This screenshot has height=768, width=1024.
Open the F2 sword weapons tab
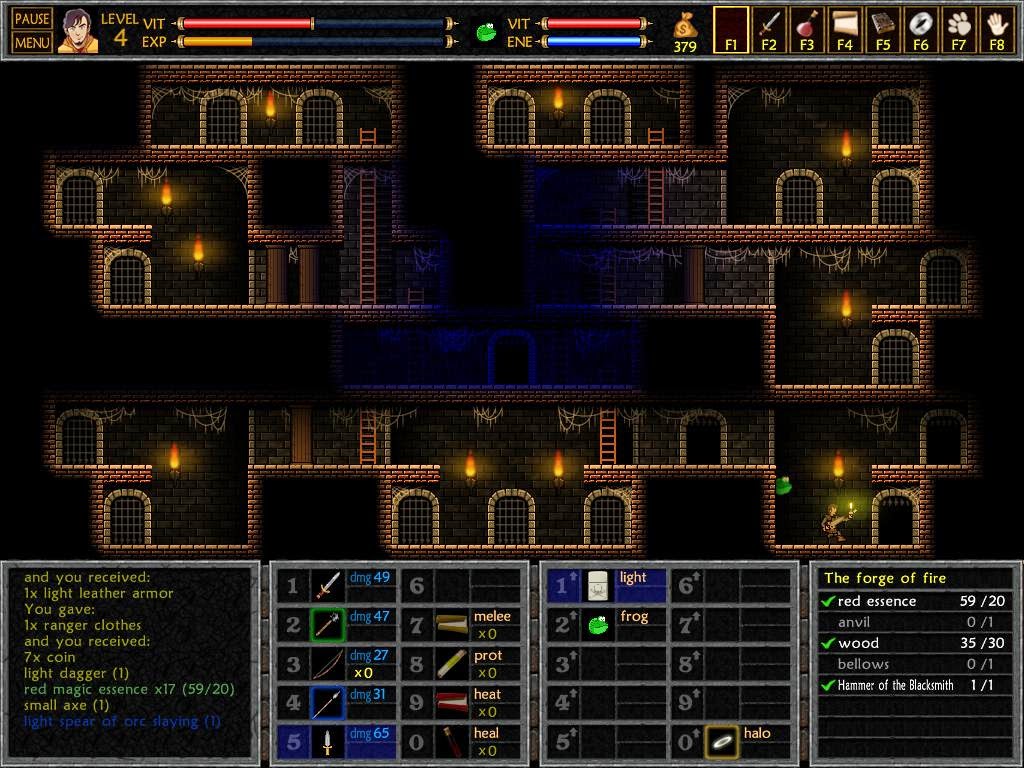tap(769, 30)
